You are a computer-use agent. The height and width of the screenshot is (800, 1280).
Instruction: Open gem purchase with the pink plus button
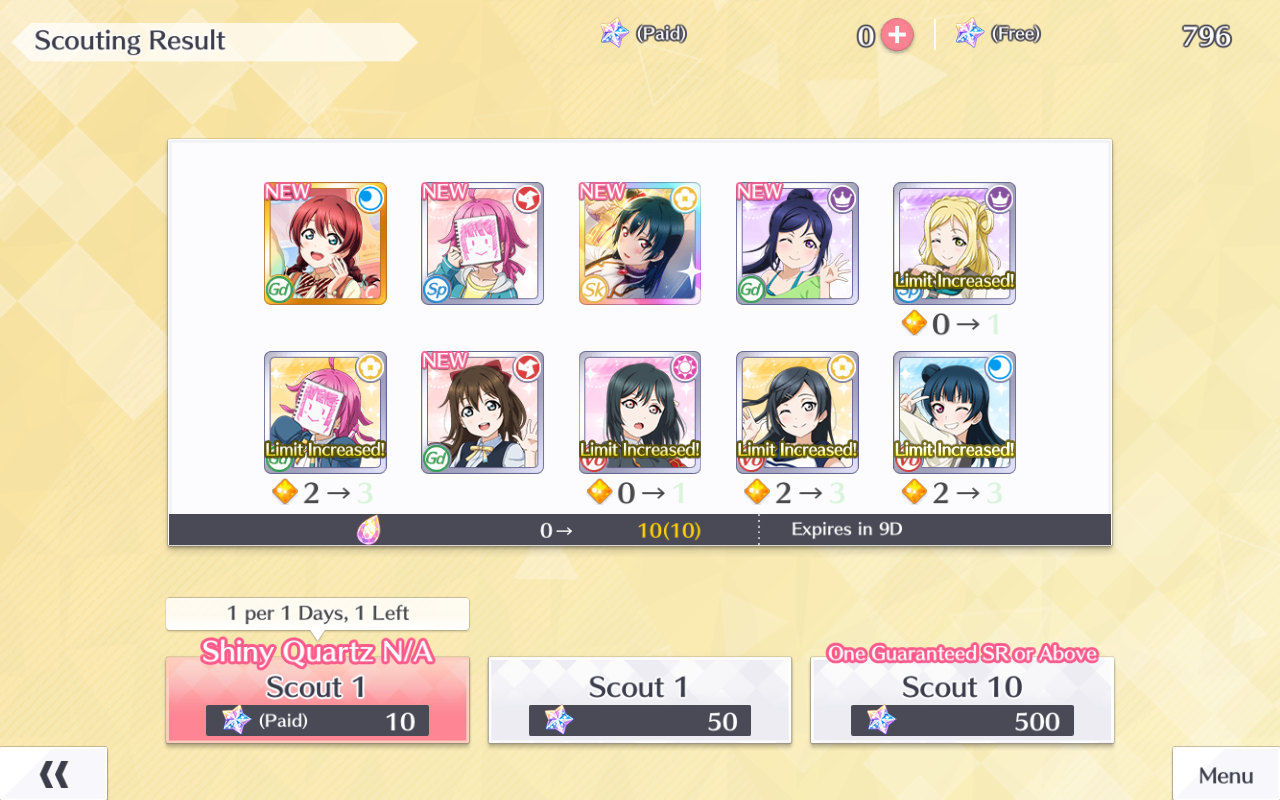click(x=897, y=34)
